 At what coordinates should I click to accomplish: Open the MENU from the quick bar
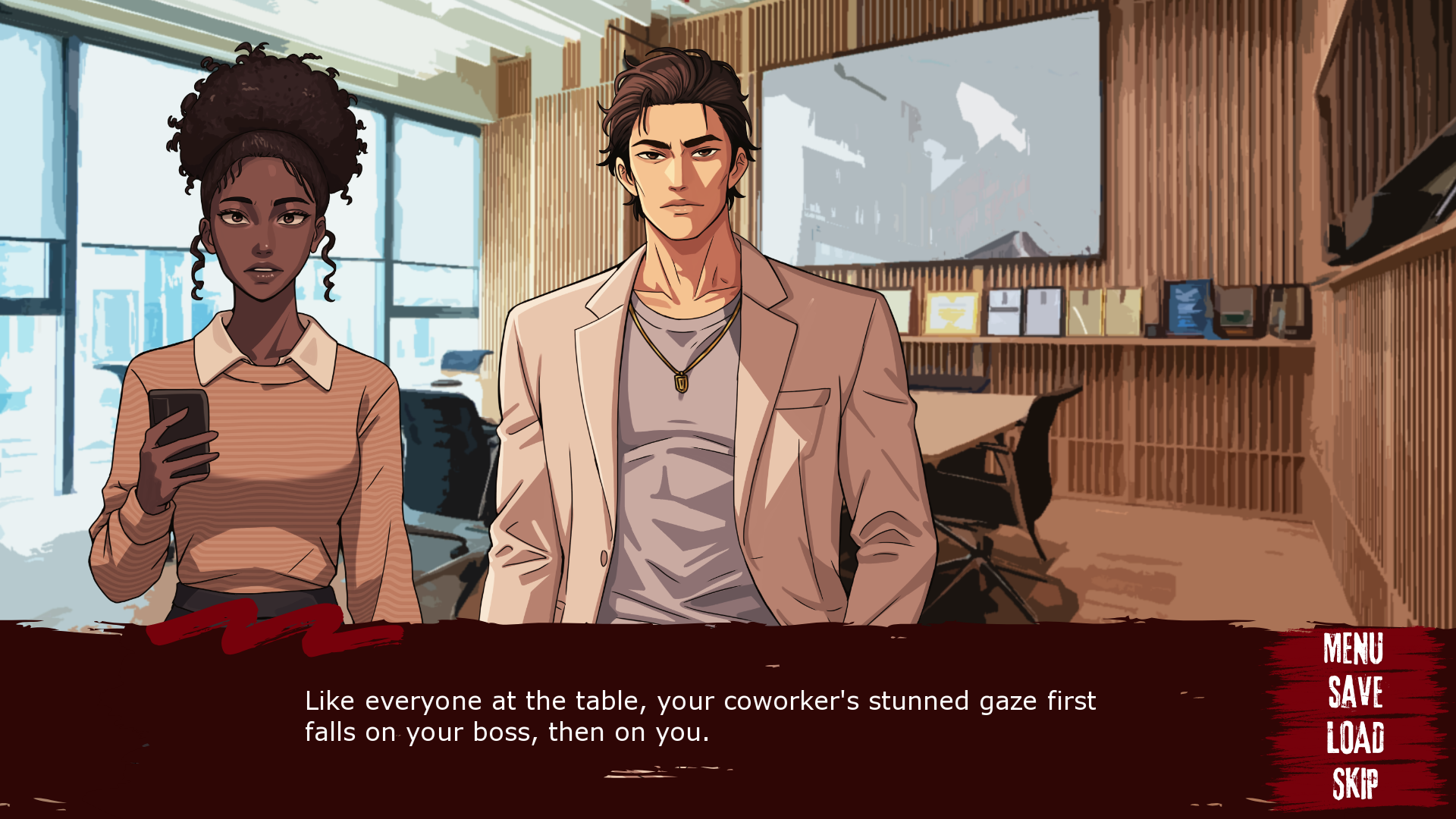tap(1353, 649)
